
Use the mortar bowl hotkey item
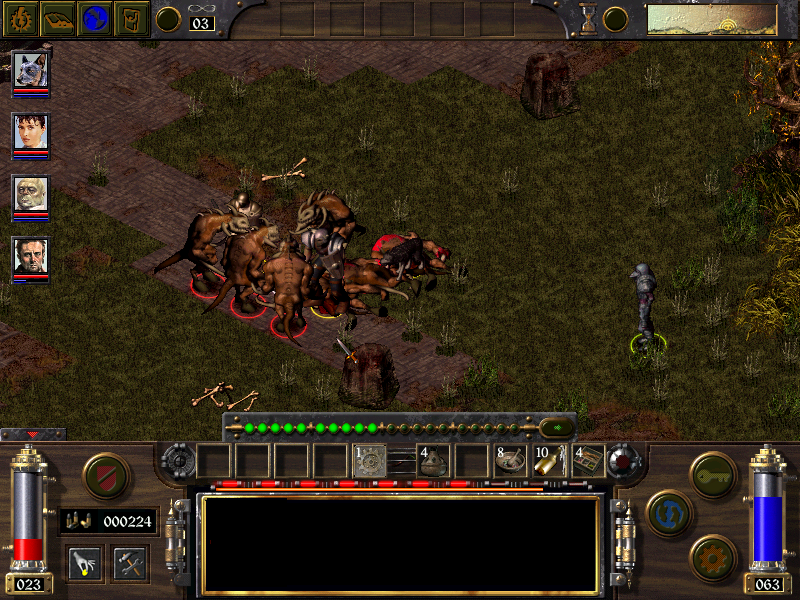[510, 461]
